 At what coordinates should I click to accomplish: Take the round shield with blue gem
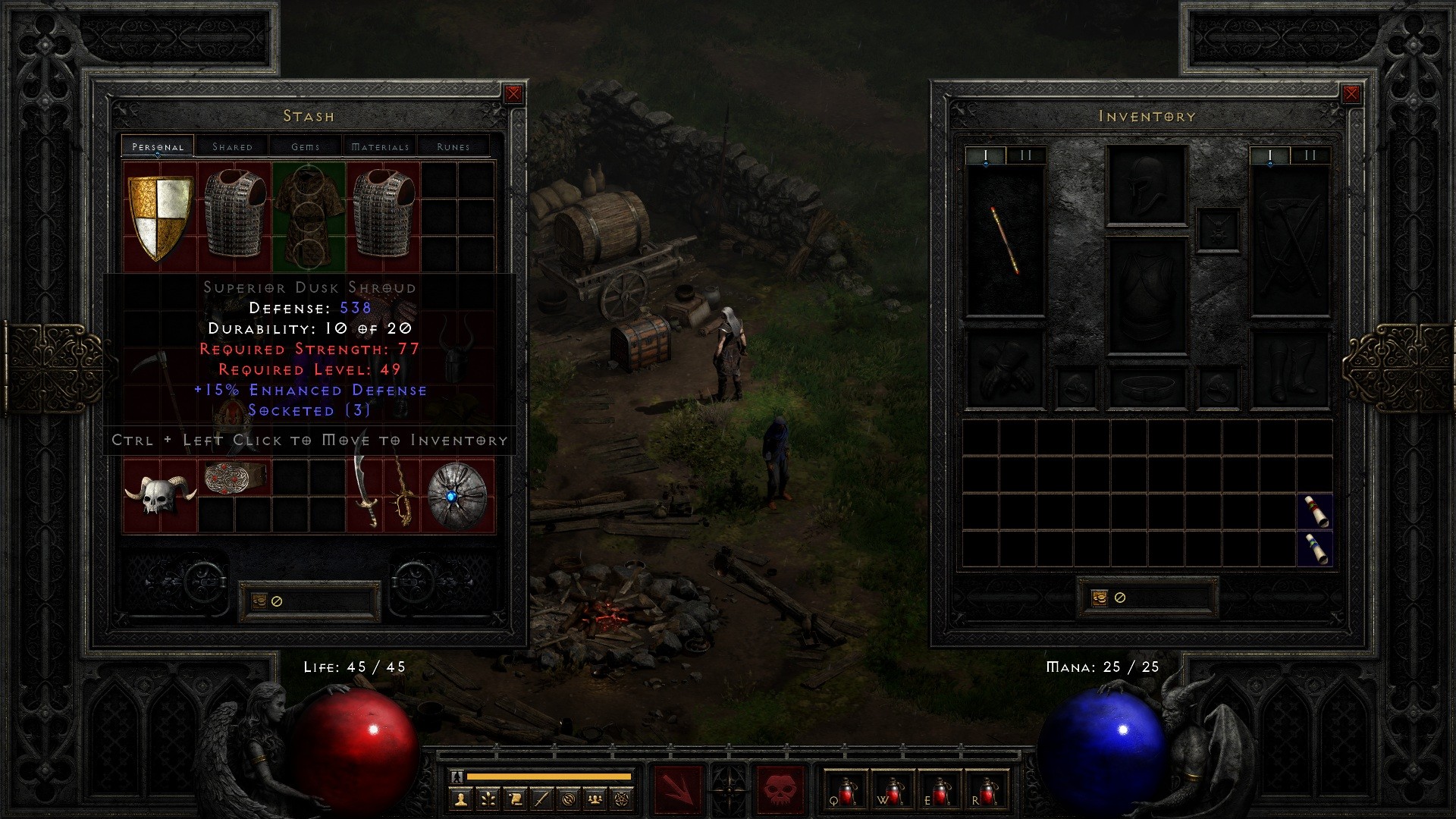coord(457,495)
